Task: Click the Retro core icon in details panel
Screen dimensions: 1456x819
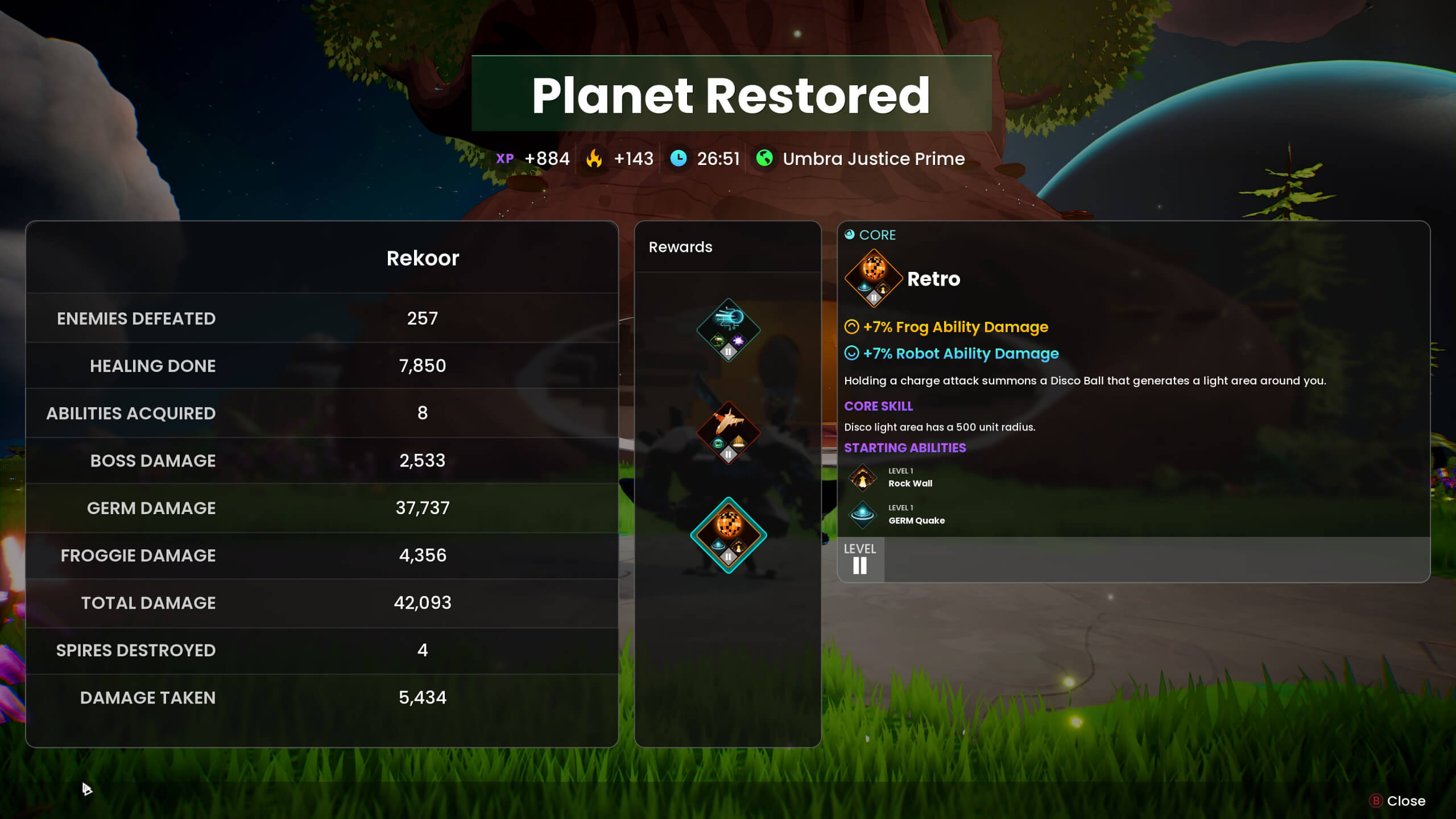Action: pos(874,278)
